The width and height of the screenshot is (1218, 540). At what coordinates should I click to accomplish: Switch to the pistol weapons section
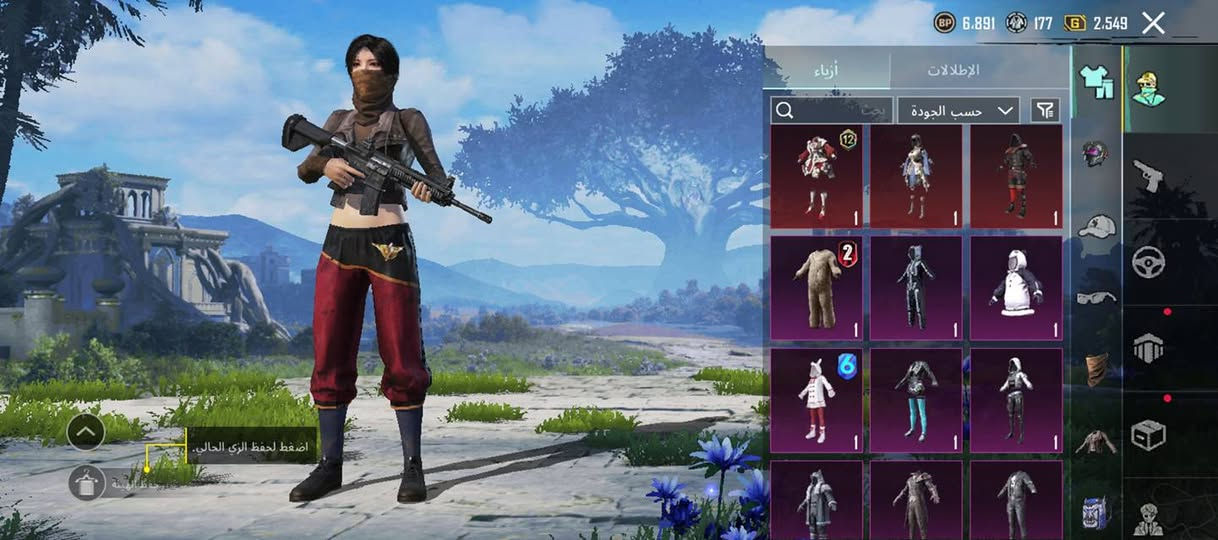pyautogui.click(x=1148, y=176)
